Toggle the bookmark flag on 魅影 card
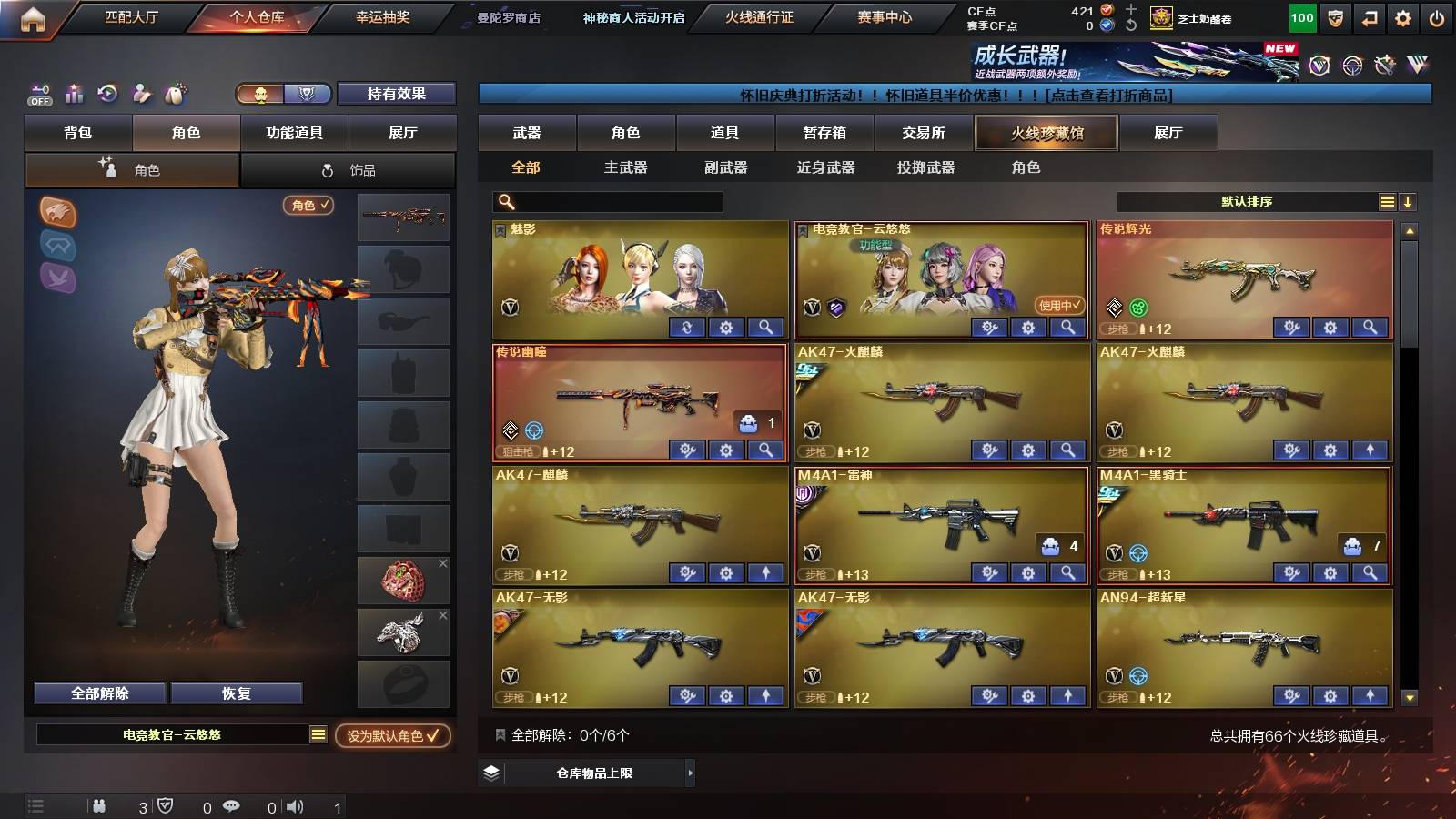 tap(500, 229)
